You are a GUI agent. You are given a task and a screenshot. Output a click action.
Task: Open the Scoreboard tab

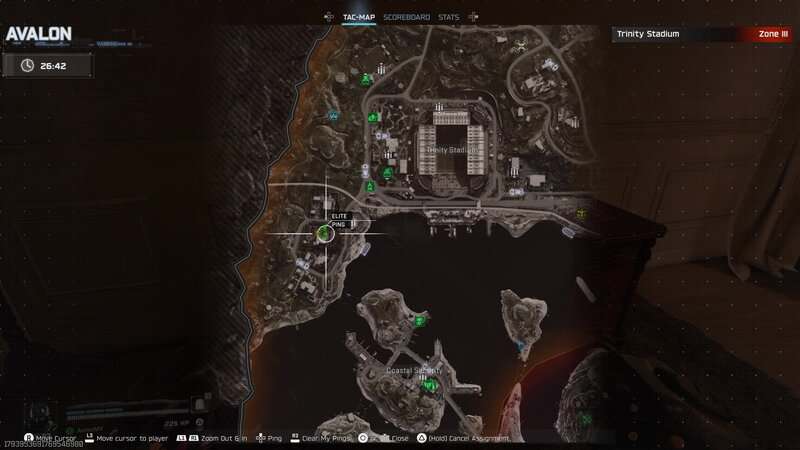[x=407, y=17]
